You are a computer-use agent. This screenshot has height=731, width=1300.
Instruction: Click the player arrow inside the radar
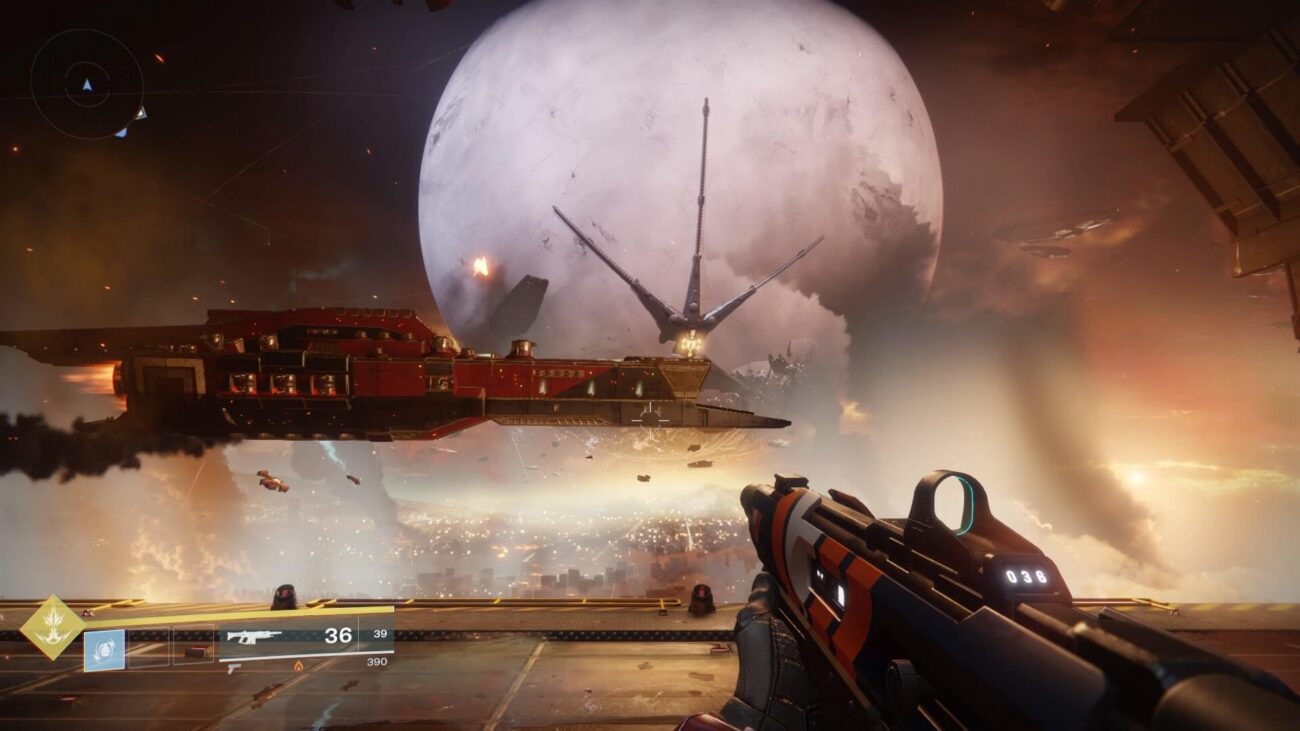tap(87, 85)
